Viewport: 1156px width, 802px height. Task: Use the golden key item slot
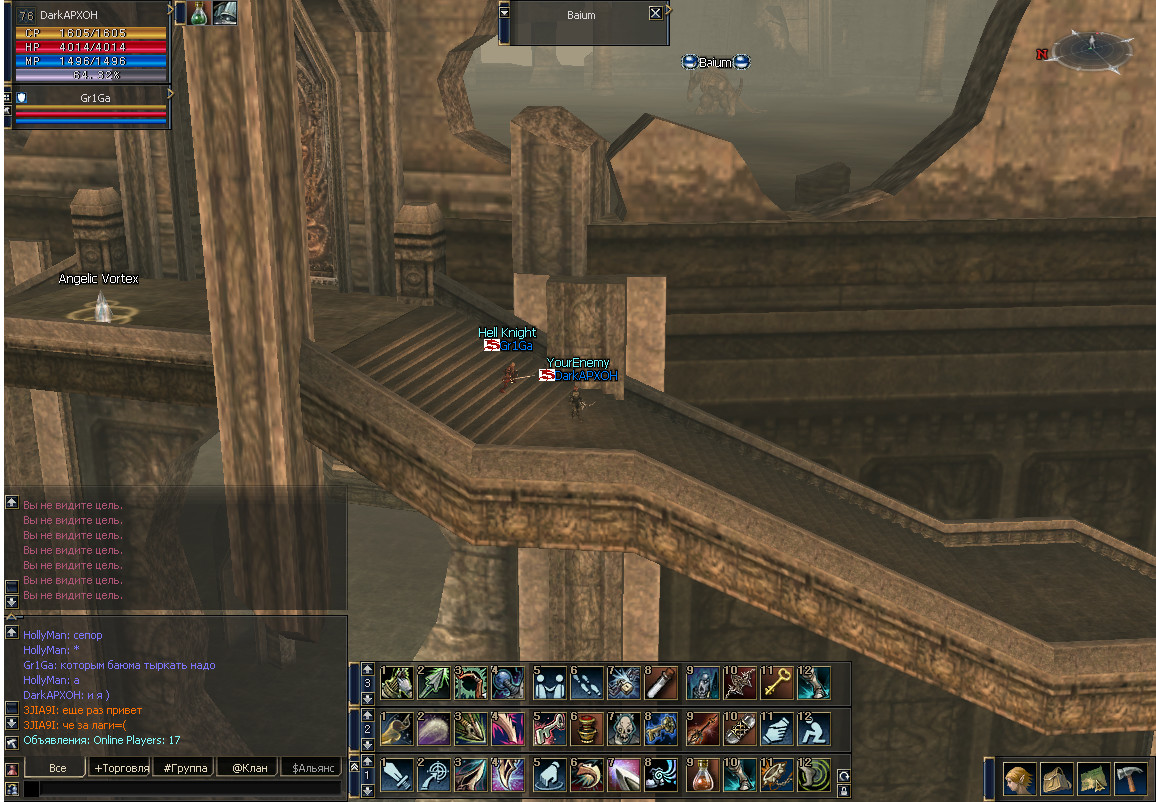pos(777,682)
